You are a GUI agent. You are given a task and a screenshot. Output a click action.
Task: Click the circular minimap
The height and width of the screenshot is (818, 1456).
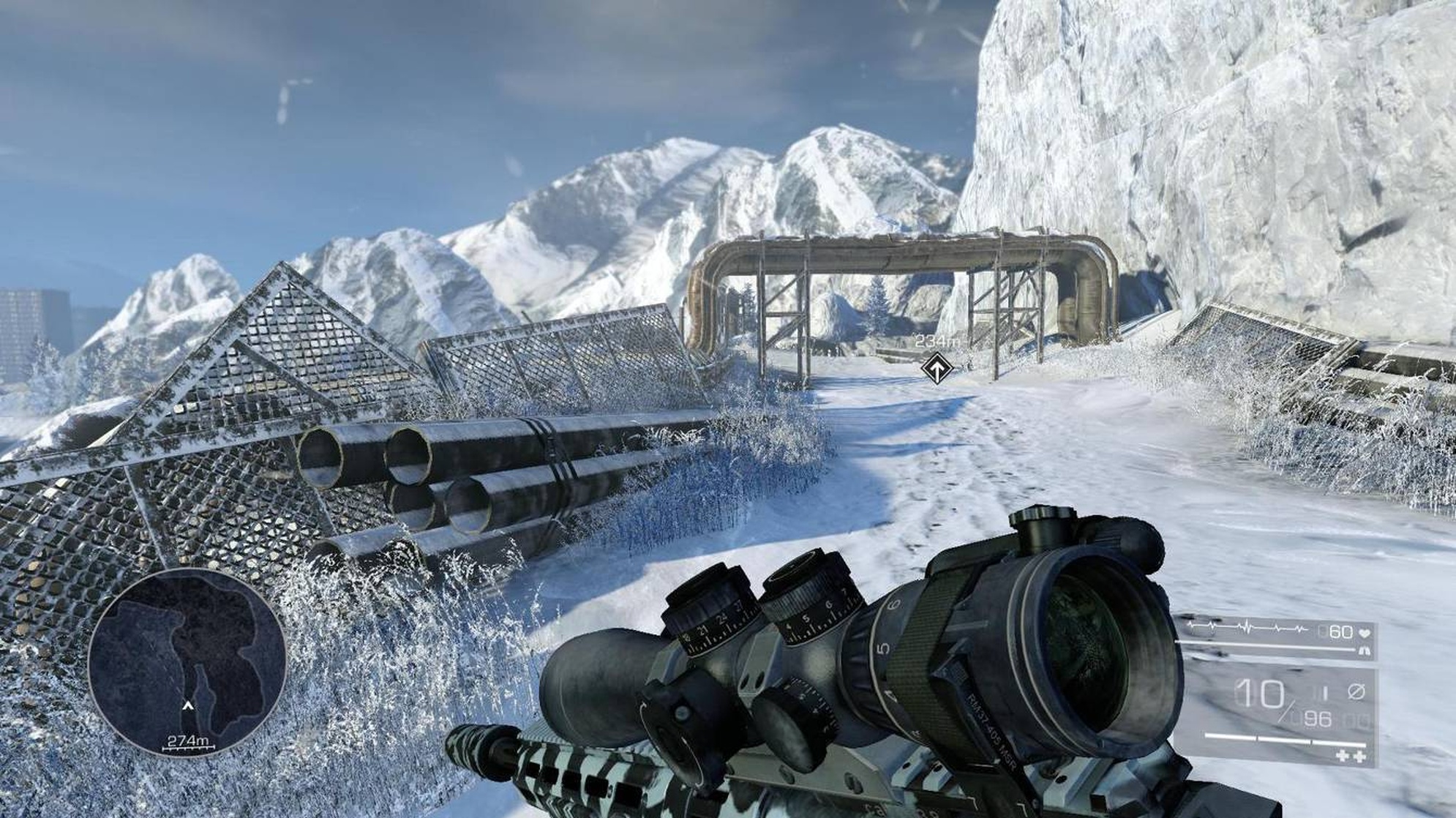(187, 662)
